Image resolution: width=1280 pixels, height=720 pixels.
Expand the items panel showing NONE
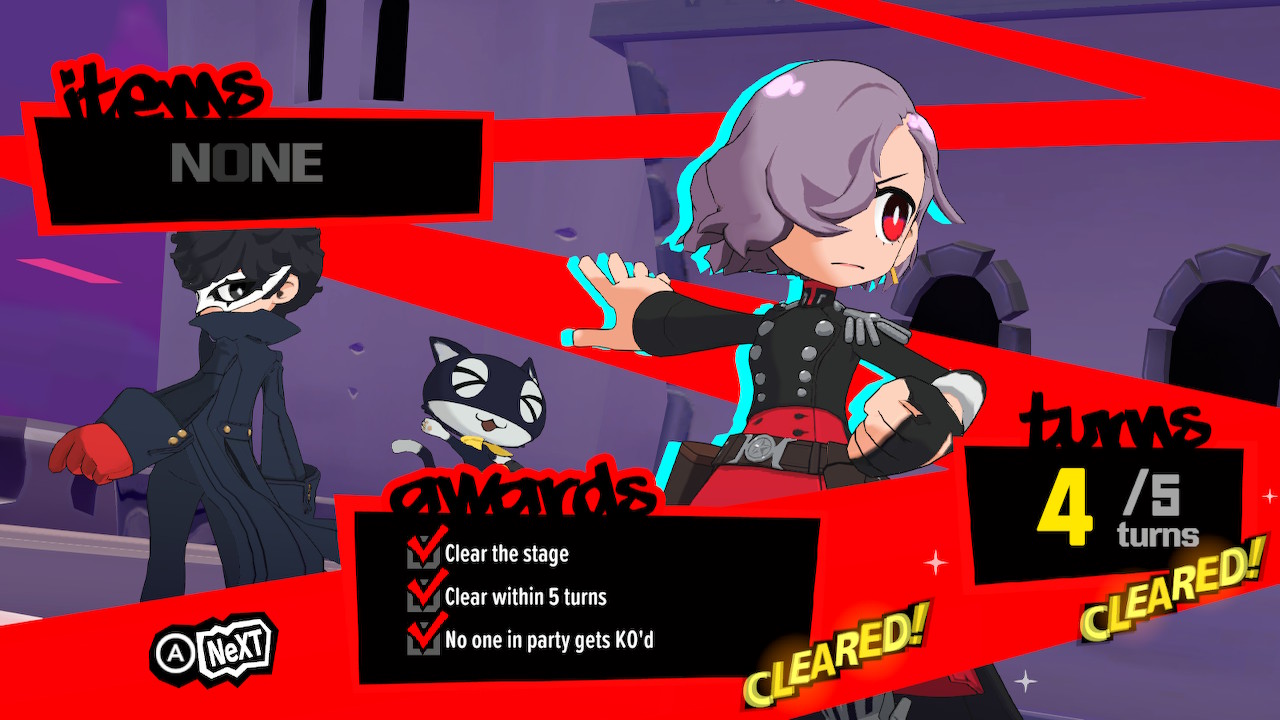tap(260, 163)
